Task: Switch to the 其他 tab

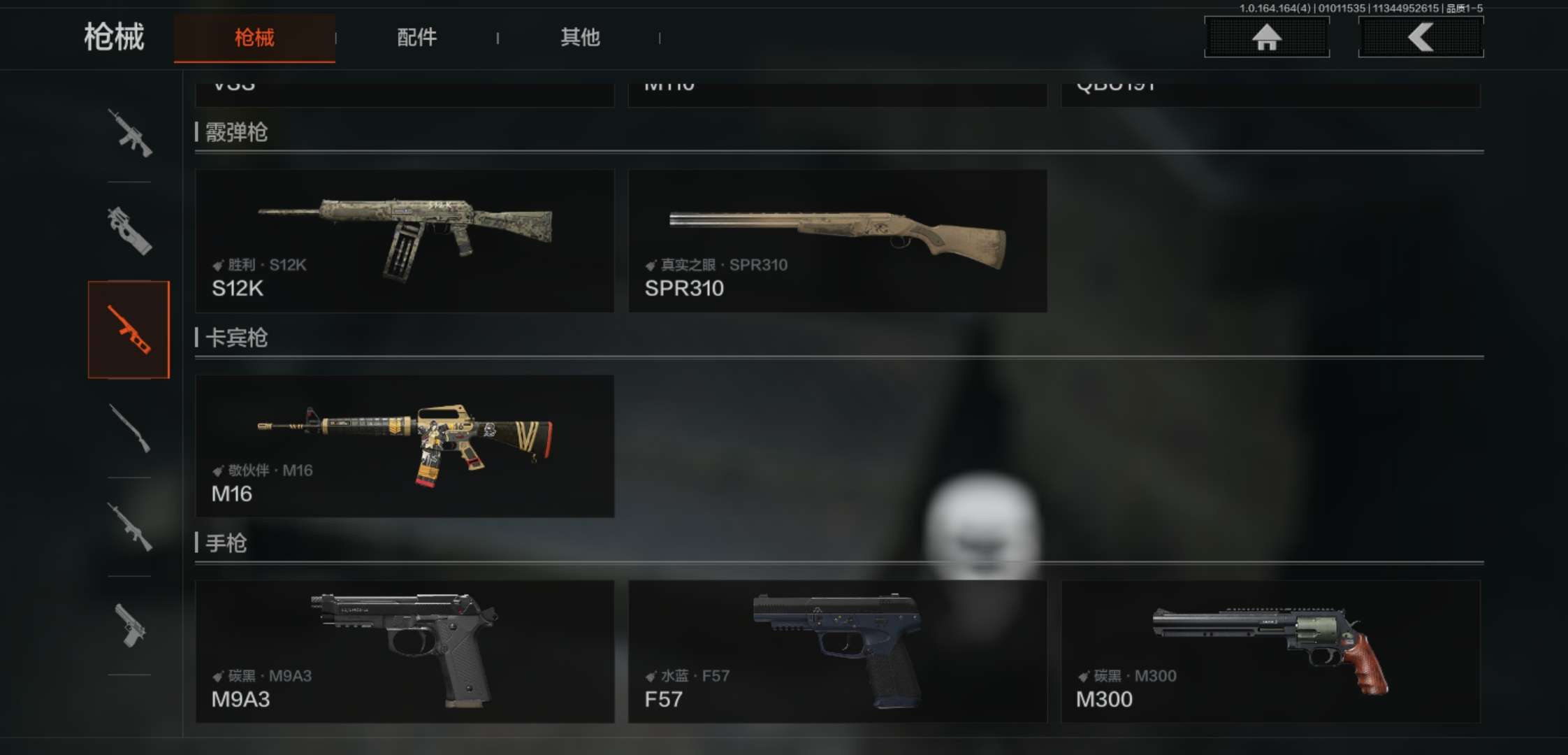Action: tap(580, 38)
